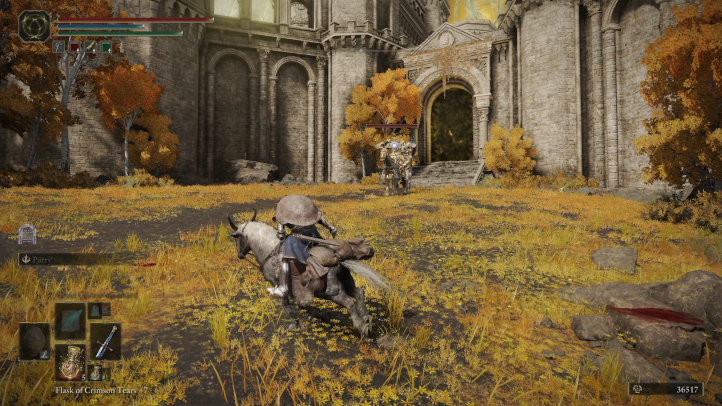
Task: Click the glowing great rune emblem
Action: pyautogui.click(x=35, y=25)
